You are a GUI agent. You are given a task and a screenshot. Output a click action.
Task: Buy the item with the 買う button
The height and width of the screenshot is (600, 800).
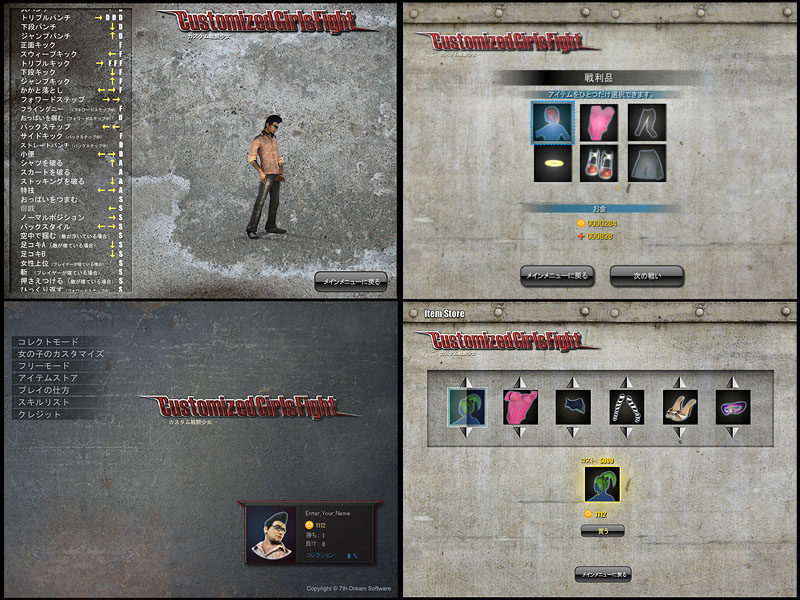pyautogui.click(x=602, y=530)
